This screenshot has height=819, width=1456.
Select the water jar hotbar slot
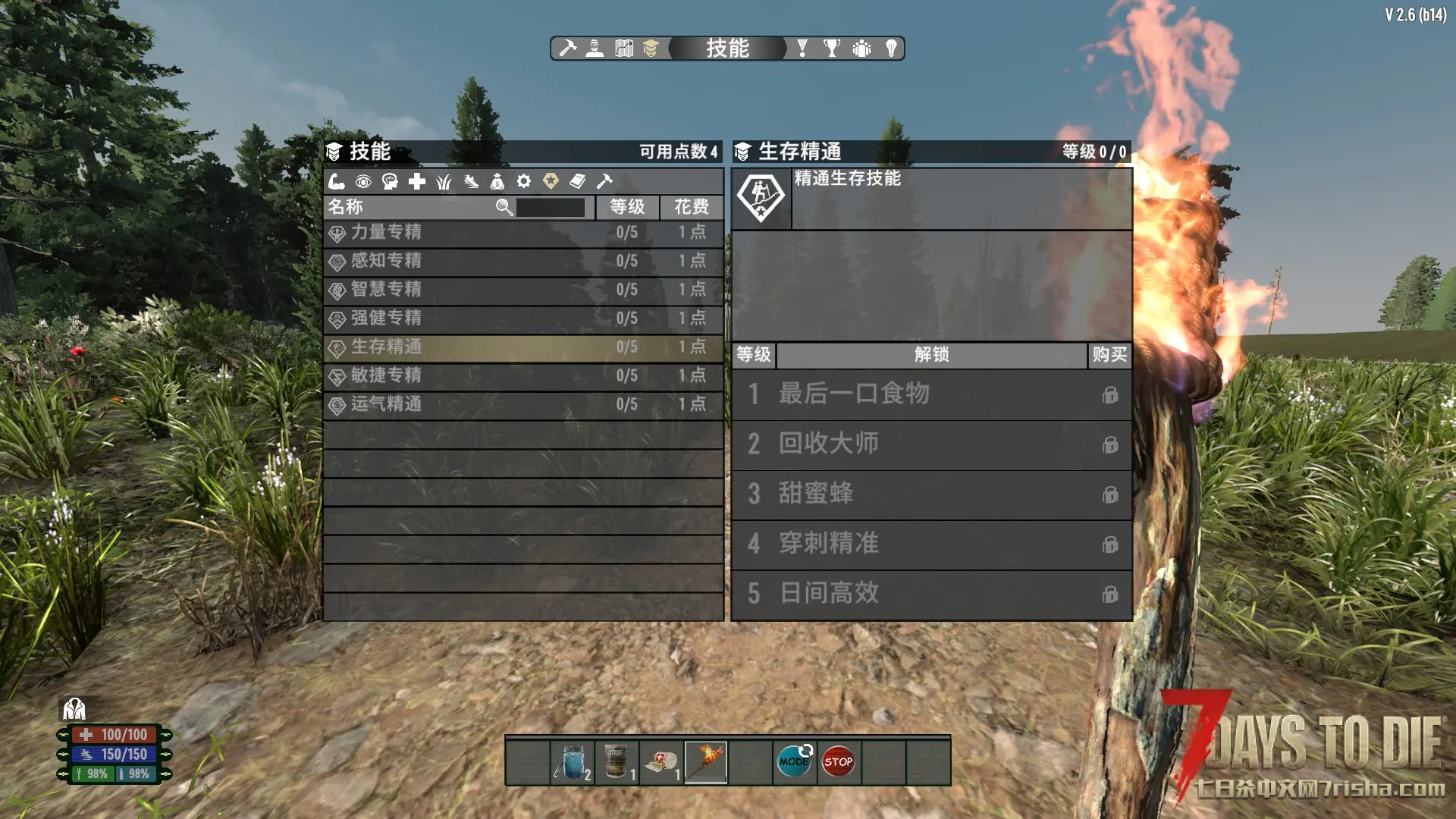point(573,761)
